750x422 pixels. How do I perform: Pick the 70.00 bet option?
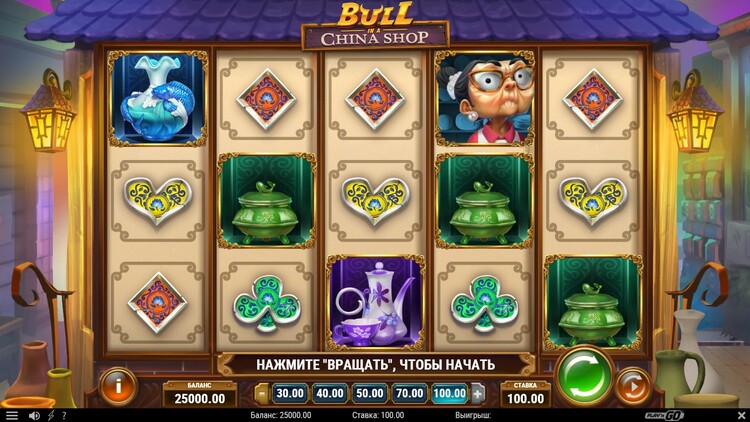409,393
